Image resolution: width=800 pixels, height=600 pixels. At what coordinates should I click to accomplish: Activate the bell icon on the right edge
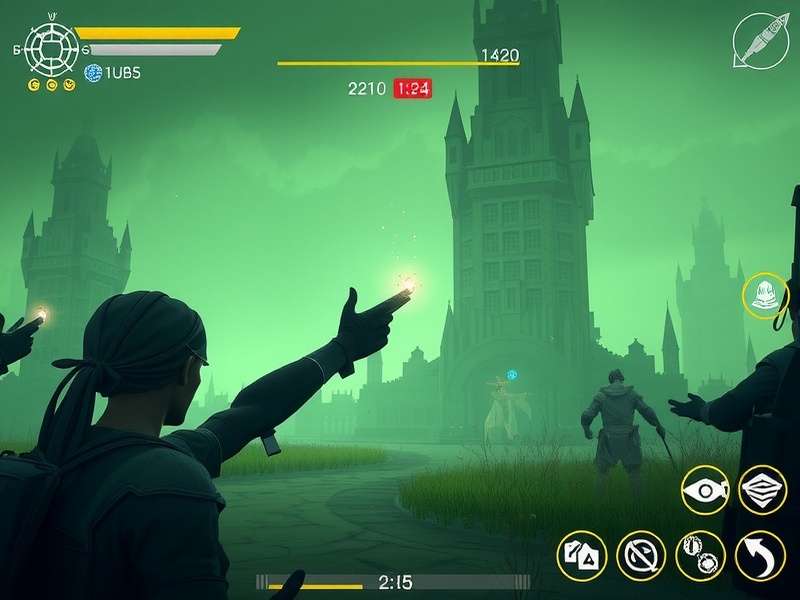(x=765, y=296)
